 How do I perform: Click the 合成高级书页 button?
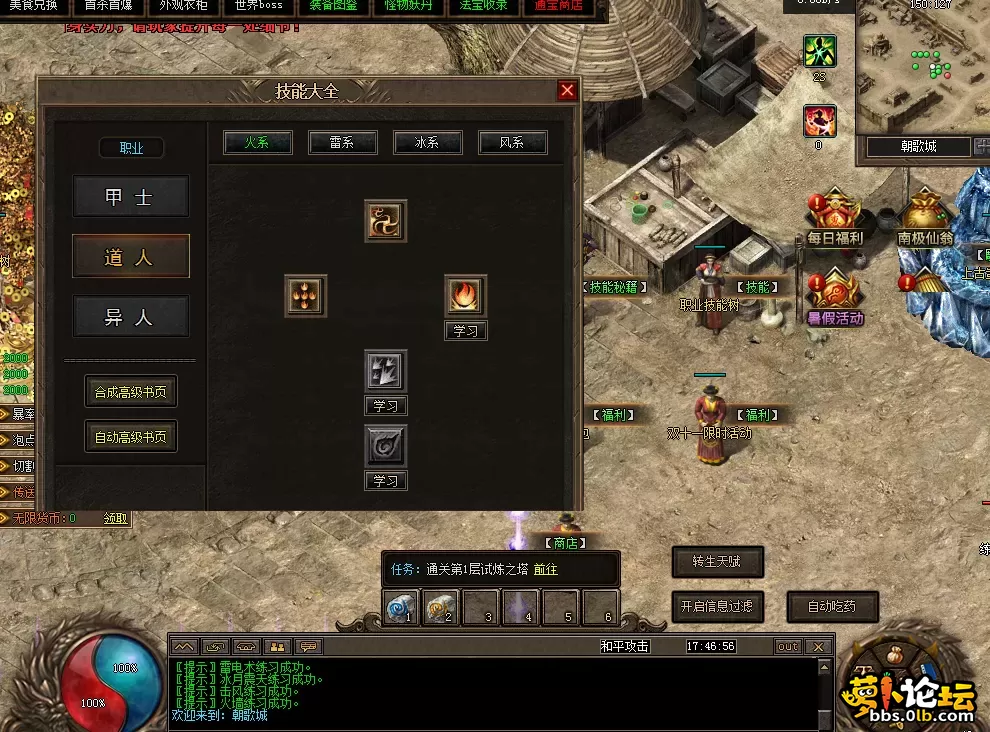[x=130, y=392]
